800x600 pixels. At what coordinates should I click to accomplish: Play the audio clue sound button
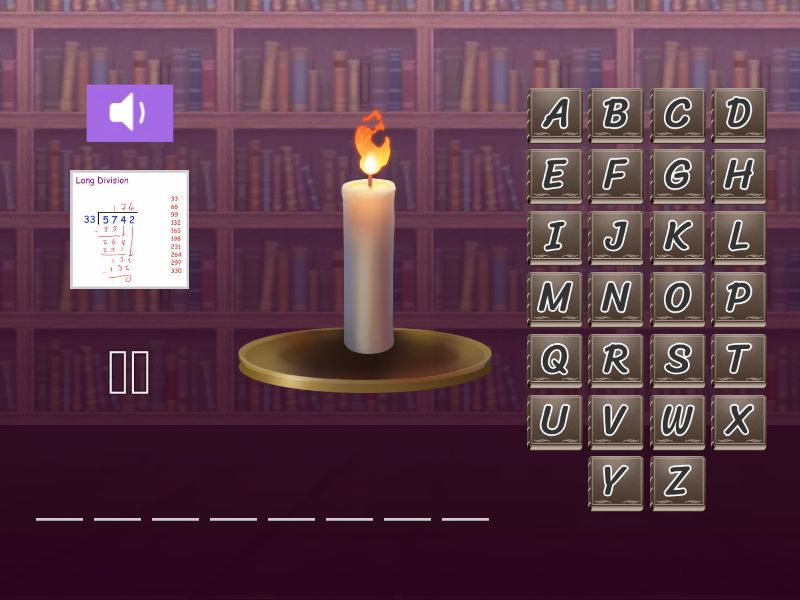[x=129, y=113]
